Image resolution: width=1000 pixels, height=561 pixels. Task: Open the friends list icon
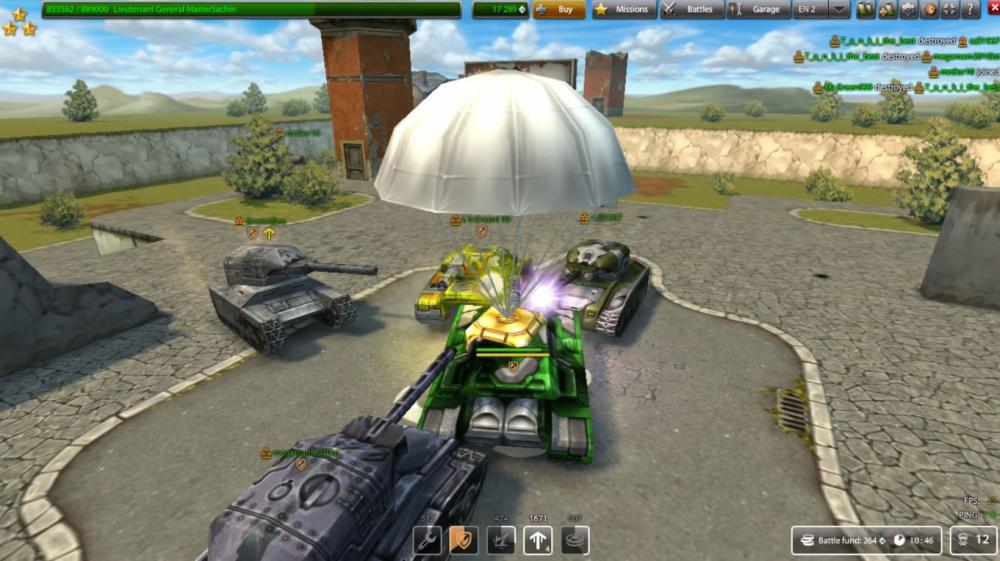(x=865, y=9)
